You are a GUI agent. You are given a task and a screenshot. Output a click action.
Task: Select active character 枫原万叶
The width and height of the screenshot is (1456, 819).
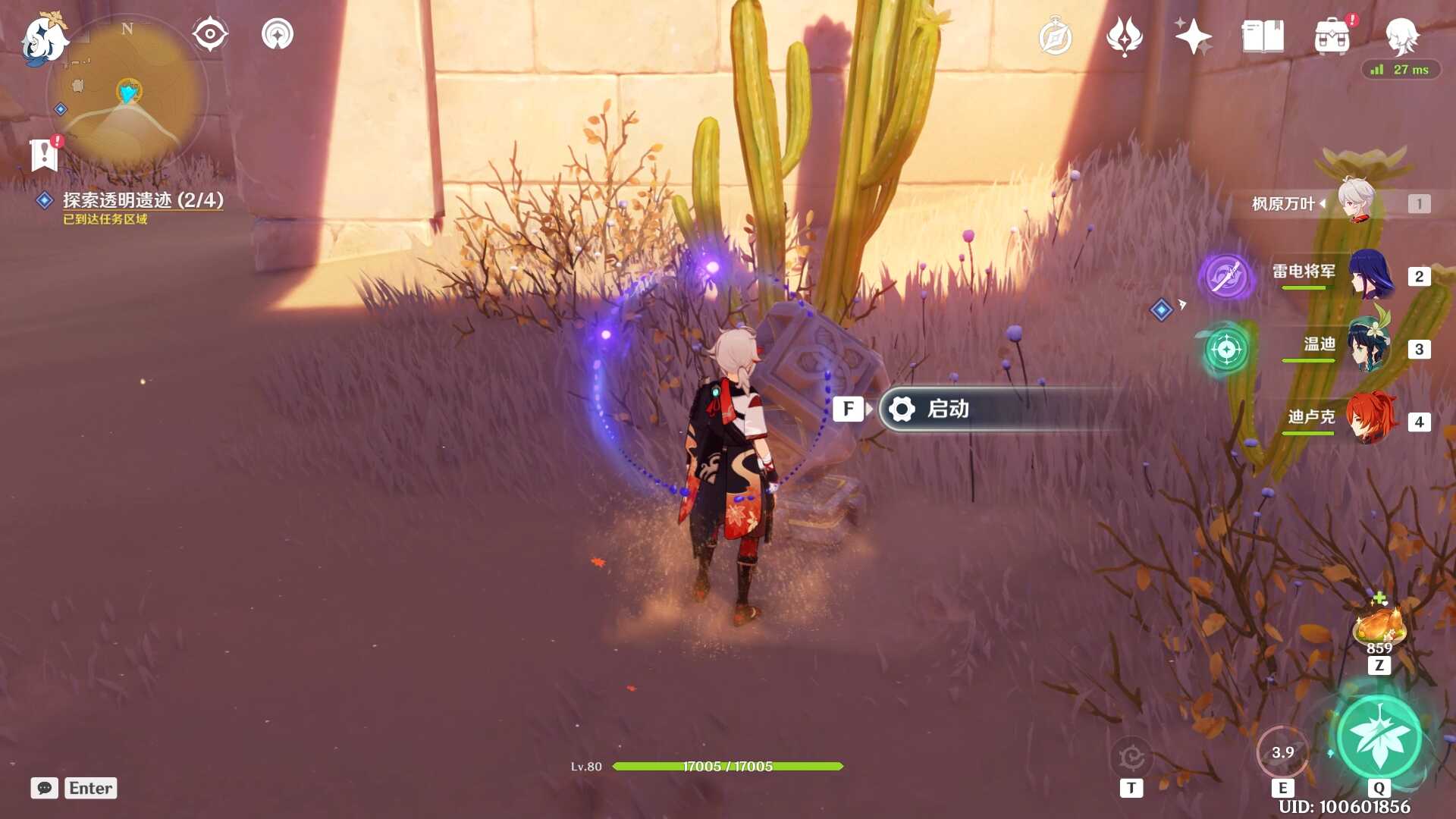tap(1356, 202)
